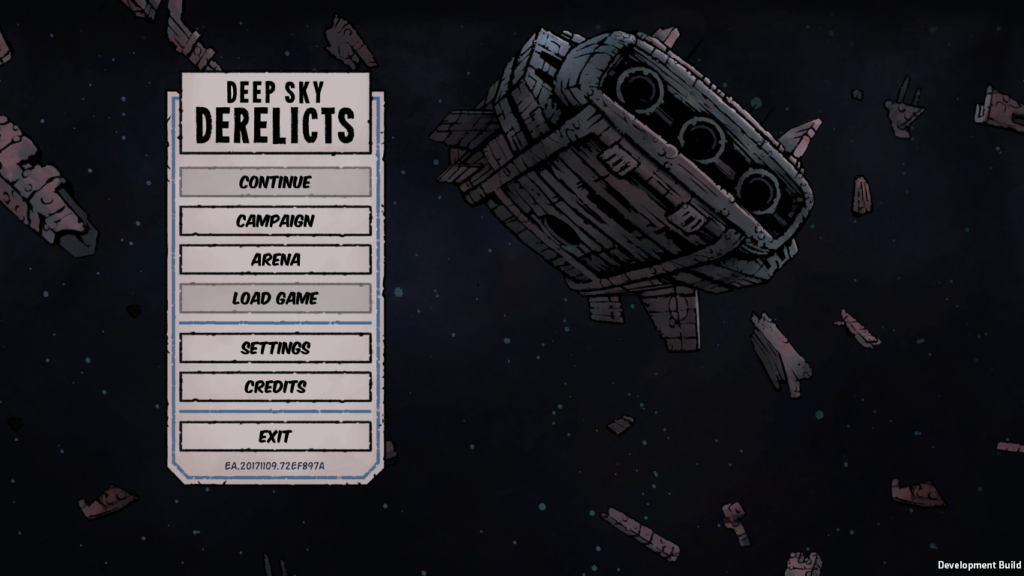Continue the last saved game

tap(275, 182)
